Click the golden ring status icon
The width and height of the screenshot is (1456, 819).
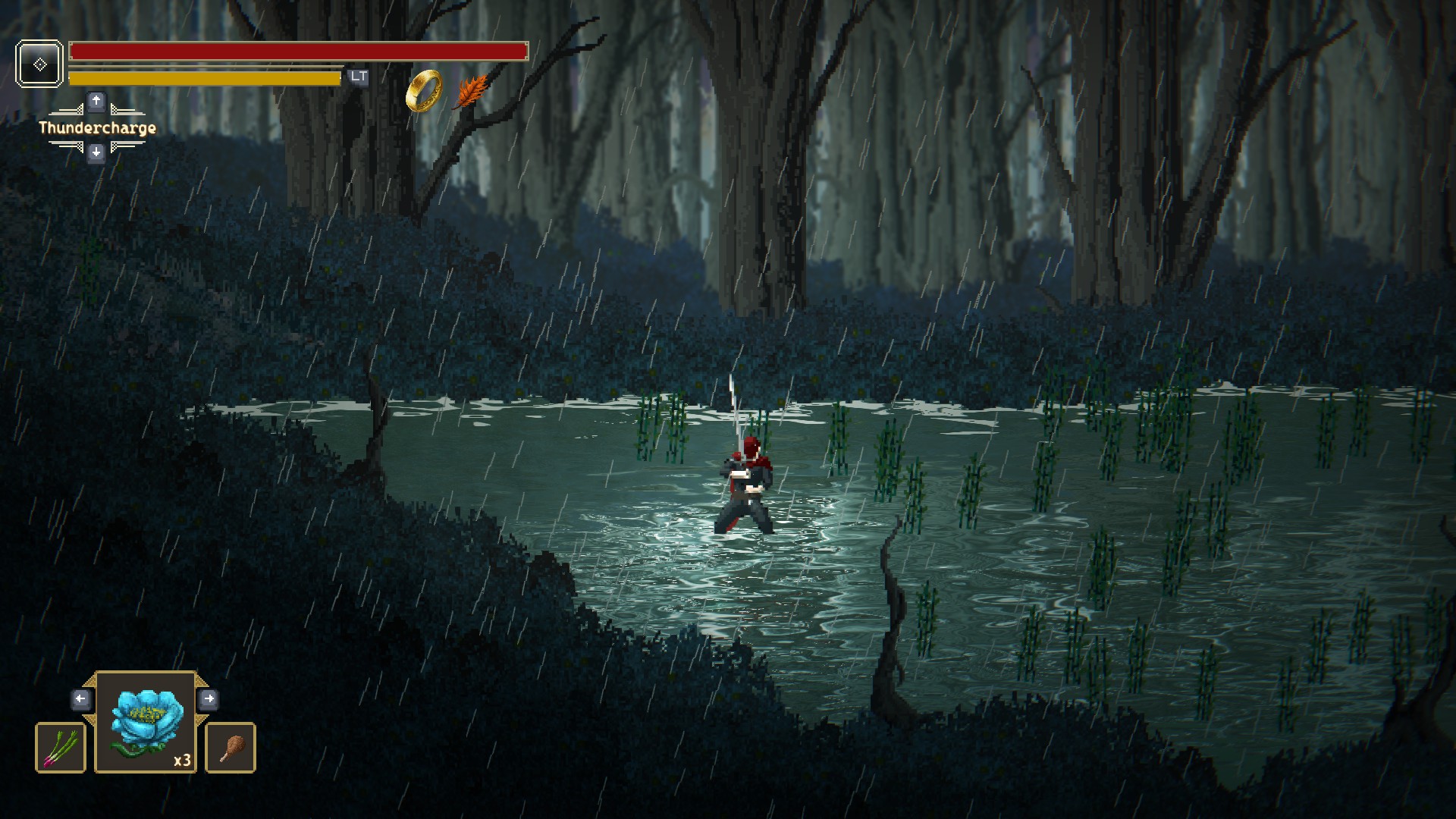[424, 90]
